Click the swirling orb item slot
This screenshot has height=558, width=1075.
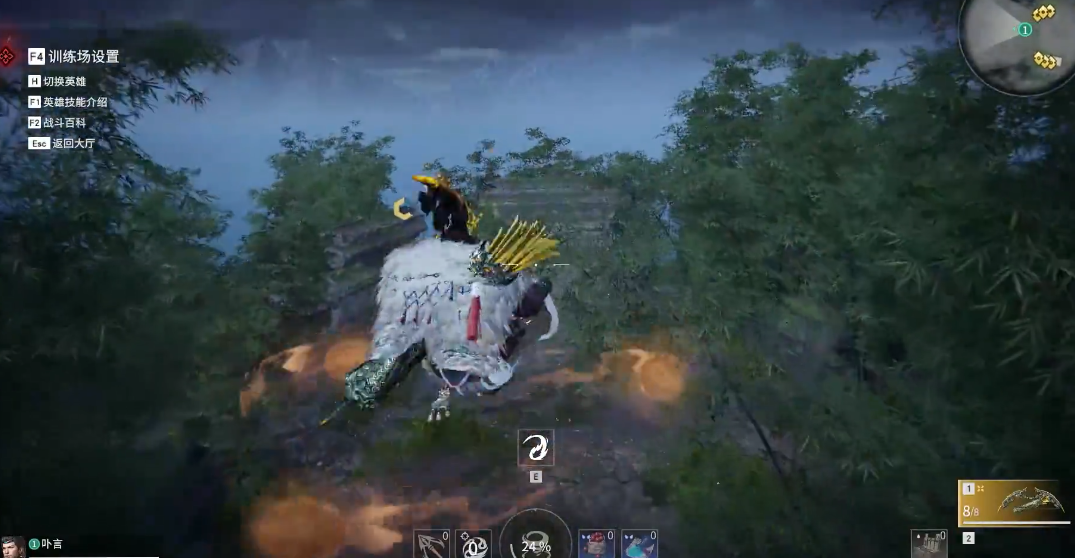pyautogui.click(x=473, y=544)
